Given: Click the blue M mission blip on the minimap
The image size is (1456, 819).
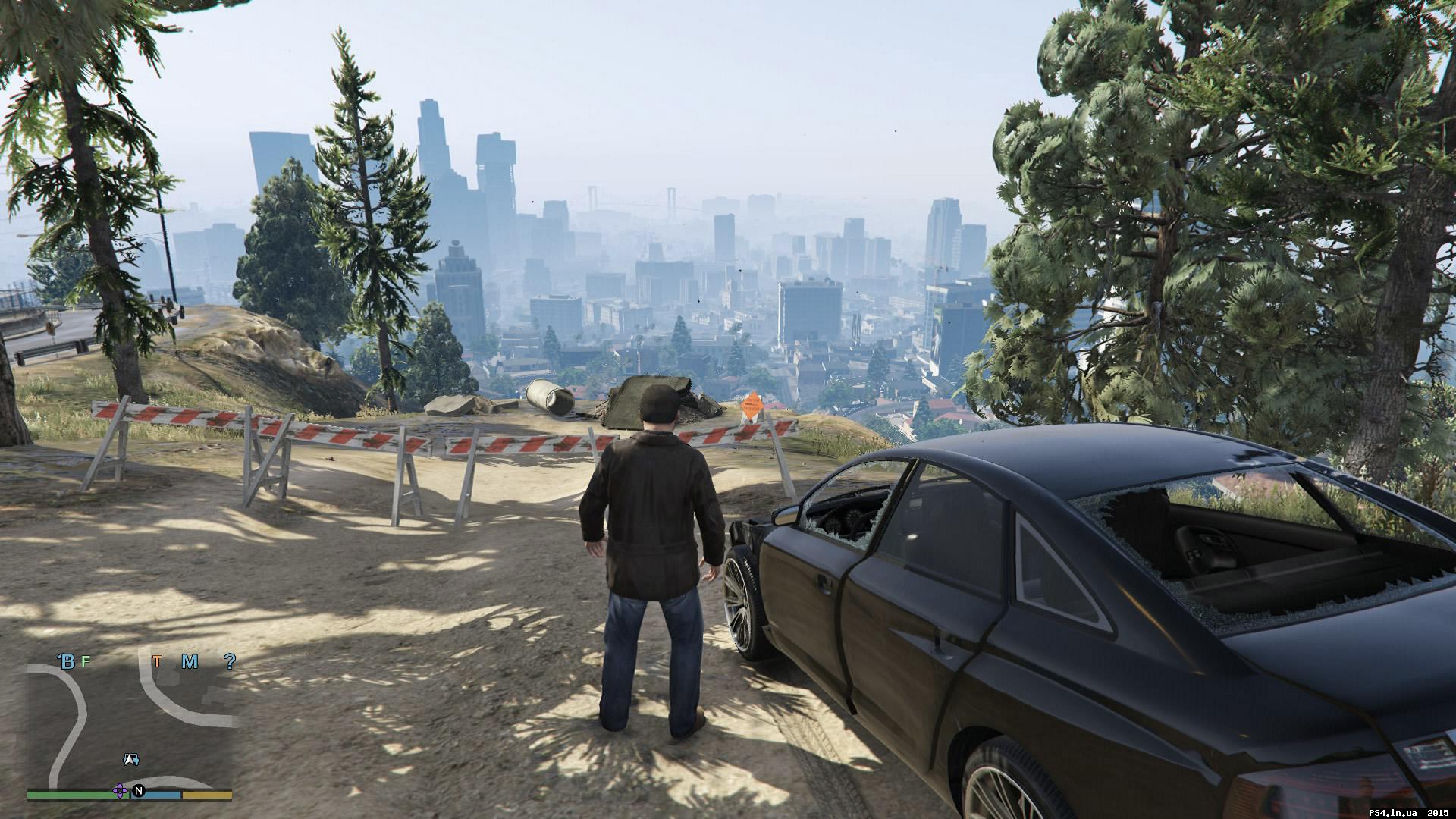Looking at the screenshot, I should [x=190, y=661].
